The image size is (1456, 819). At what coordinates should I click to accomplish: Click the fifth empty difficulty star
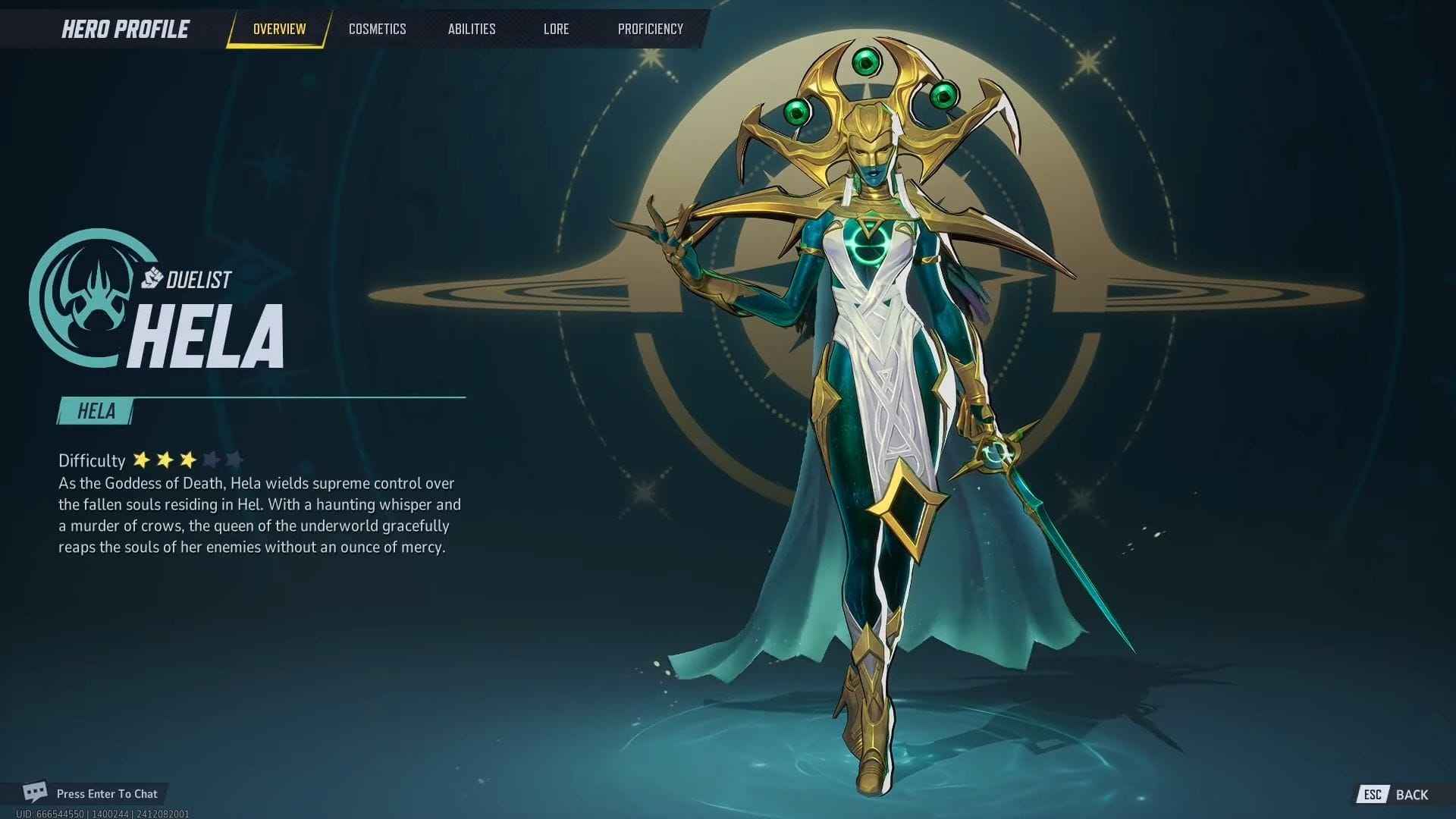[236, 459]
